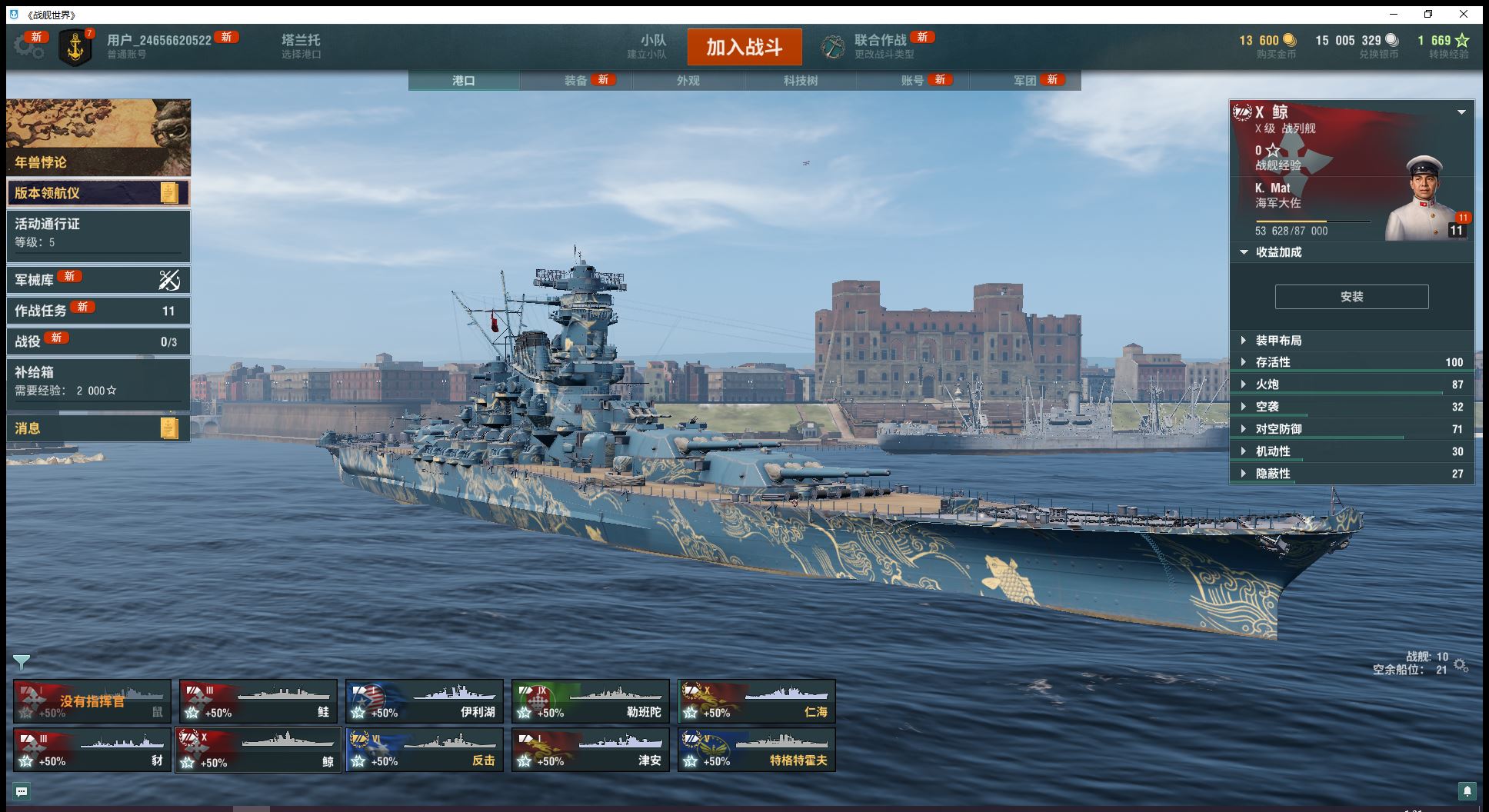Screen dimensions: 1489x812
Task: Choose the 仁海 ship card
Action: pos(757,701)
